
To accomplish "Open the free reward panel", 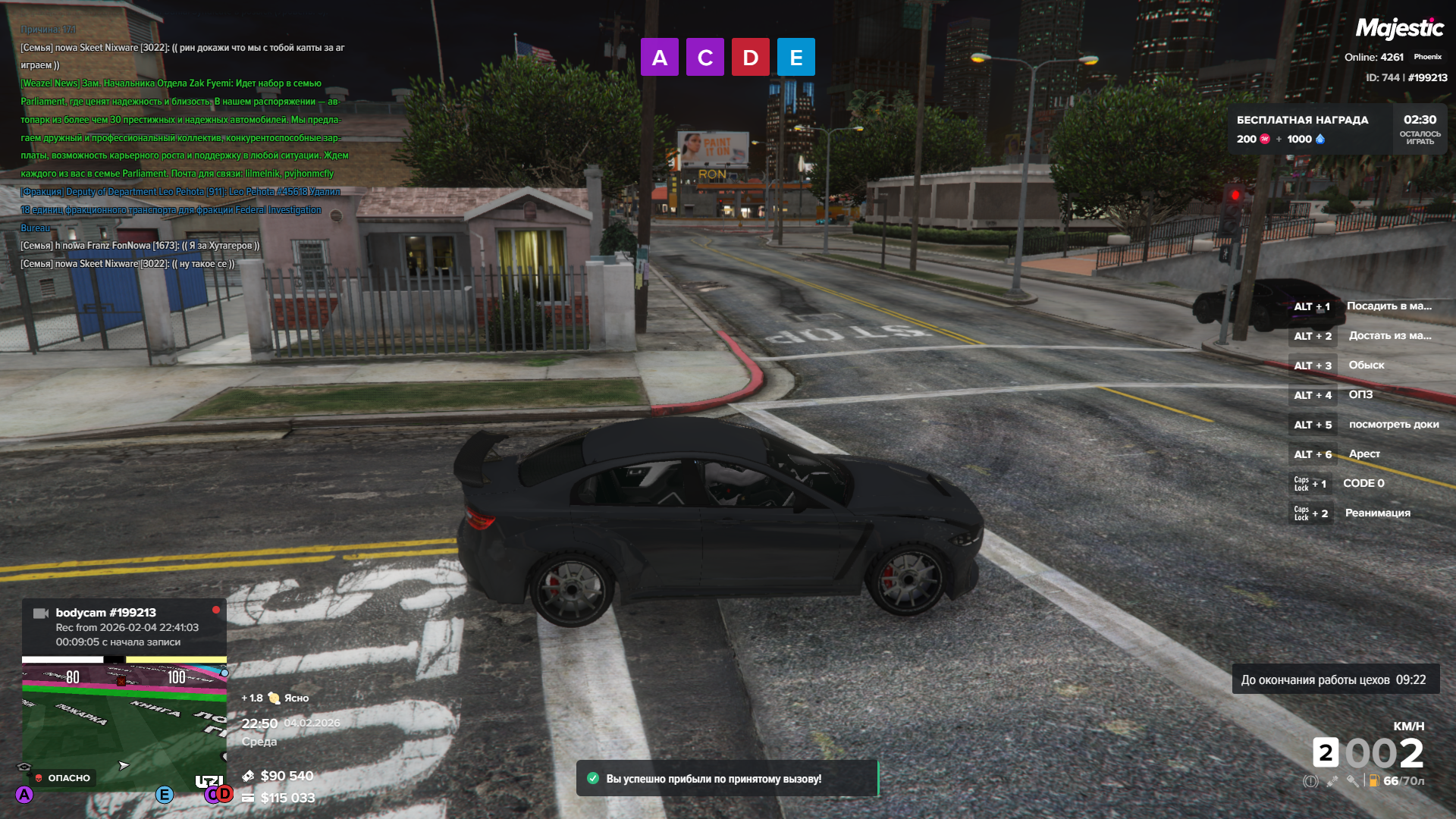I will point(1337,129).
